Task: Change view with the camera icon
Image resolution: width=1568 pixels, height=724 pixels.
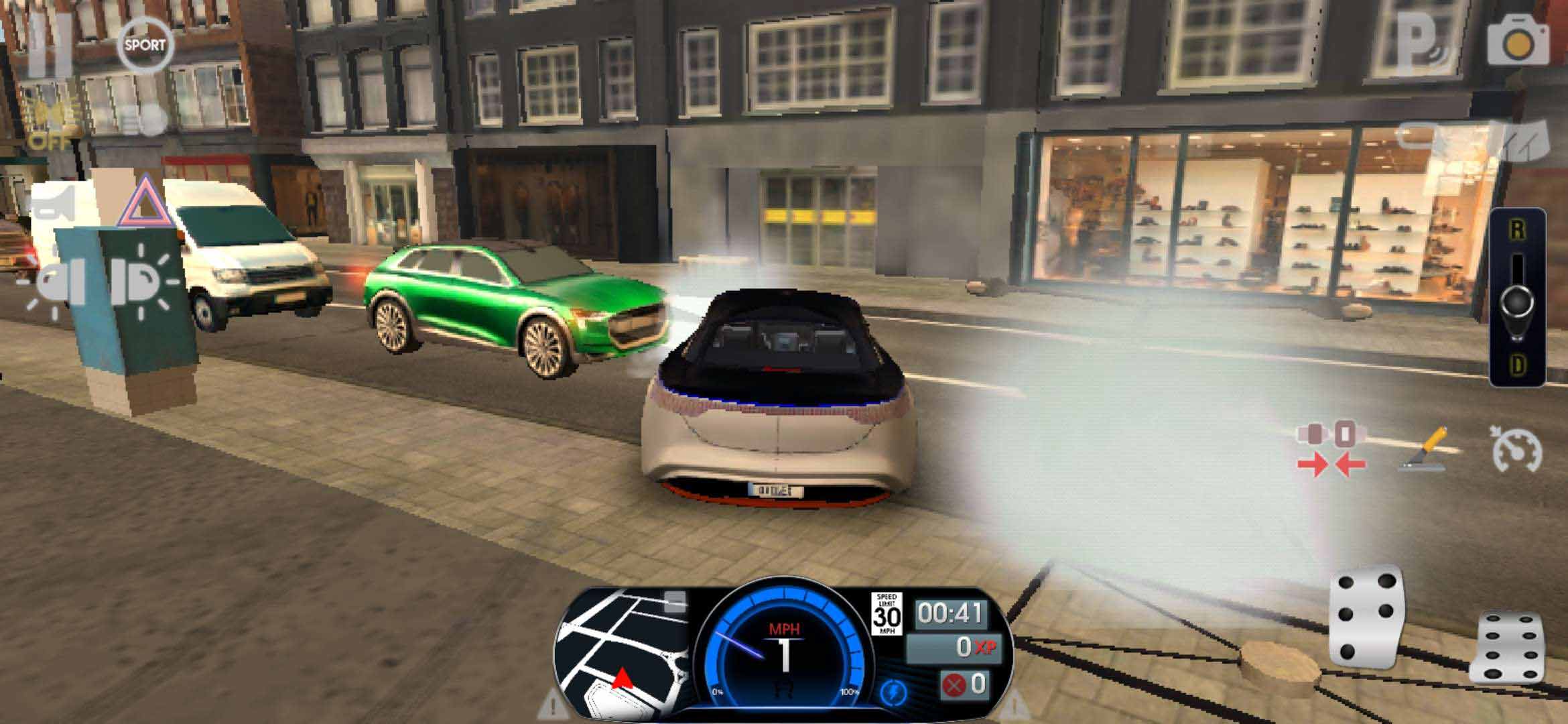Action: 1518,42
